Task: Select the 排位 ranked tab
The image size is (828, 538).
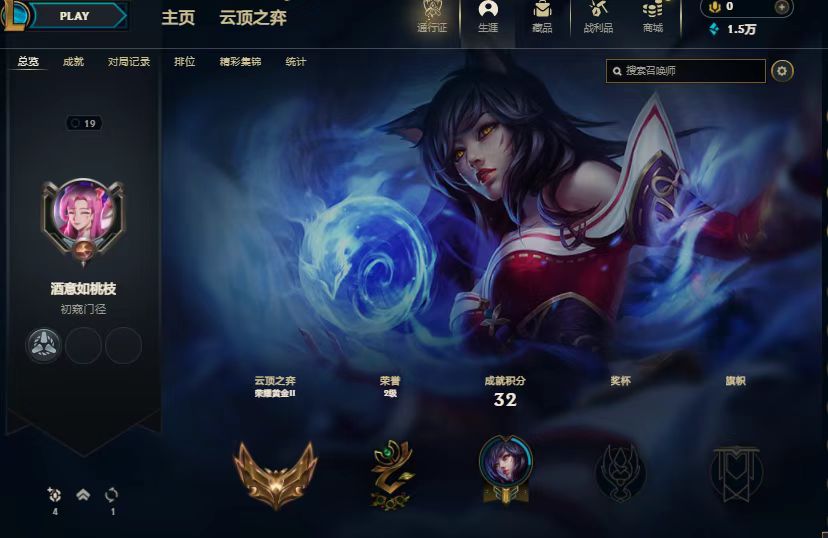Action: pyautogui.click(x=185, y=62)
